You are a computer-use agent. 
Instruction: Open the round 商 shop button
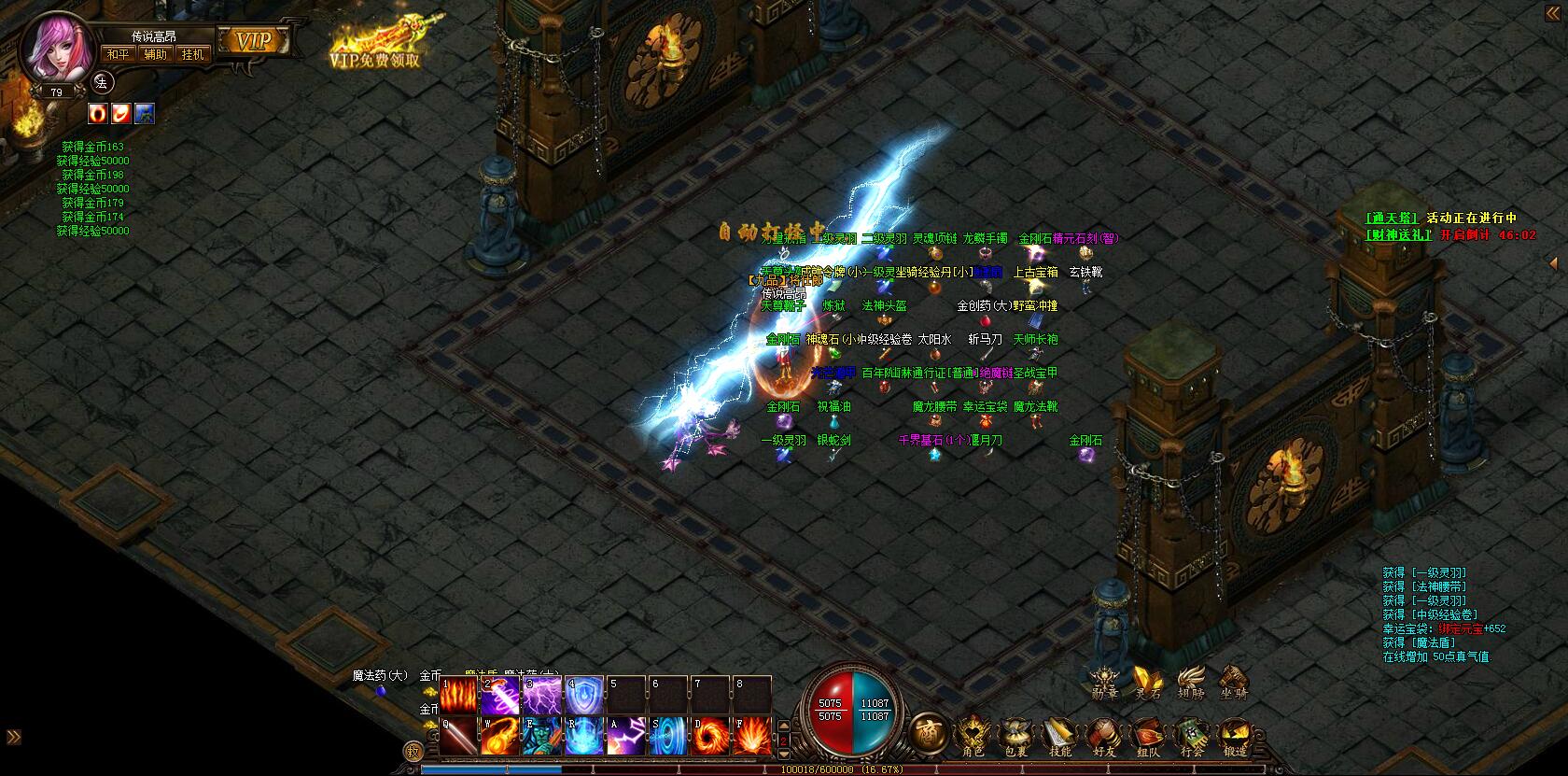click(x=927, y=732)
